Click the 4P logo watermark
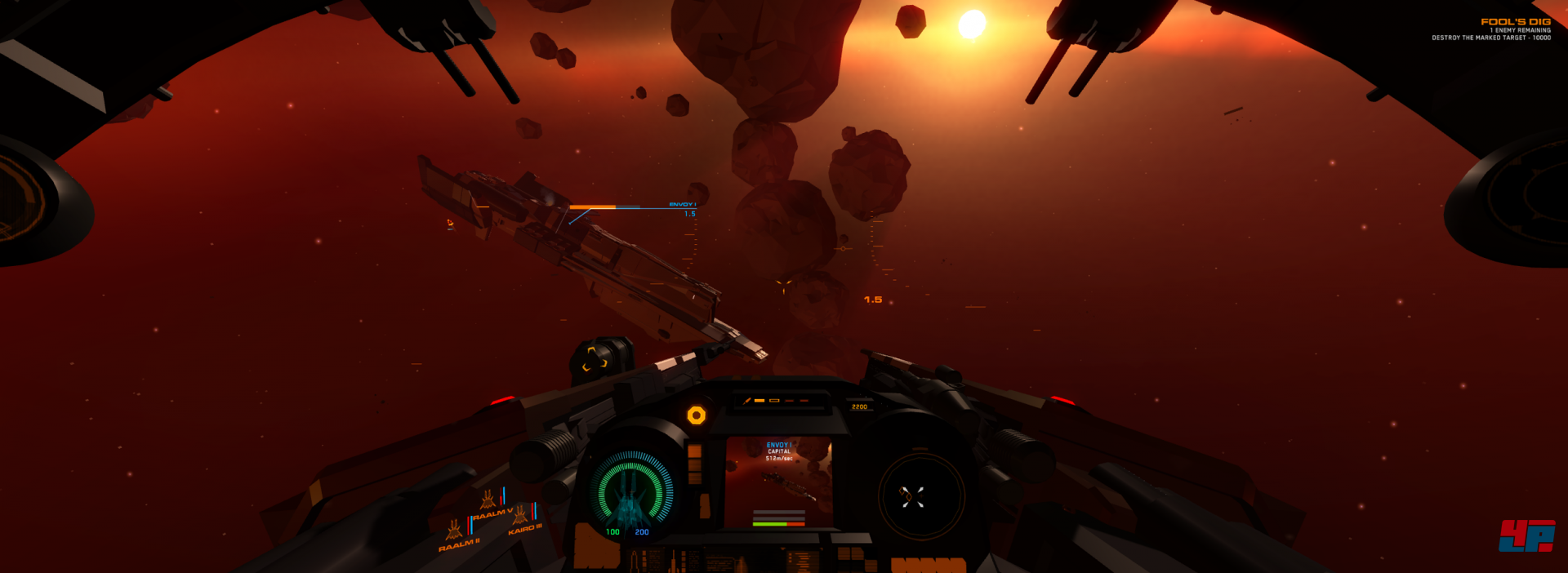1568x573 pixels. coord(1526,535)
